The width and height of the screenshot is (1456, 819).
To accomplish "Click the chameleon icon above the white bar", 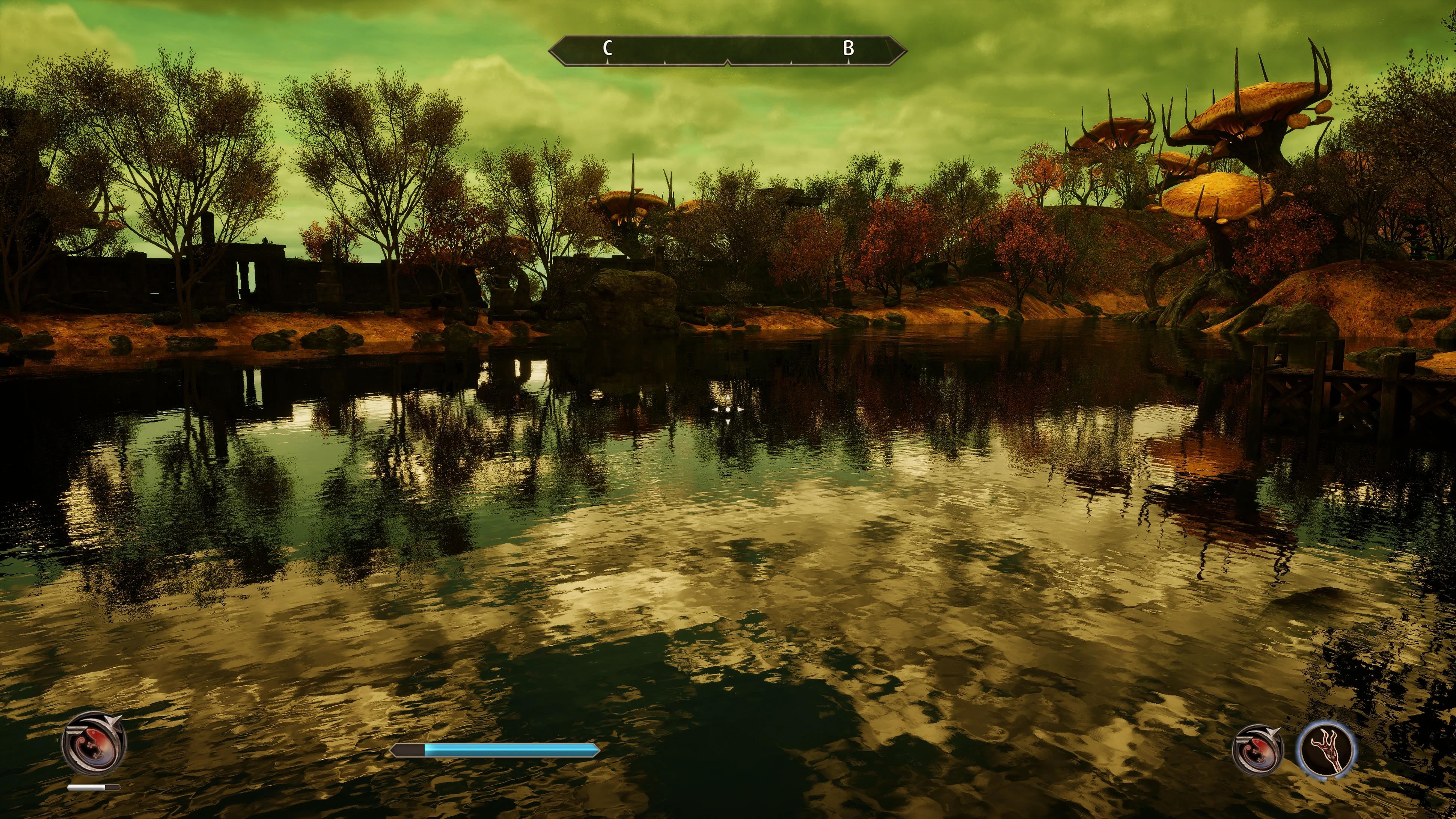I will click(94, 742).
